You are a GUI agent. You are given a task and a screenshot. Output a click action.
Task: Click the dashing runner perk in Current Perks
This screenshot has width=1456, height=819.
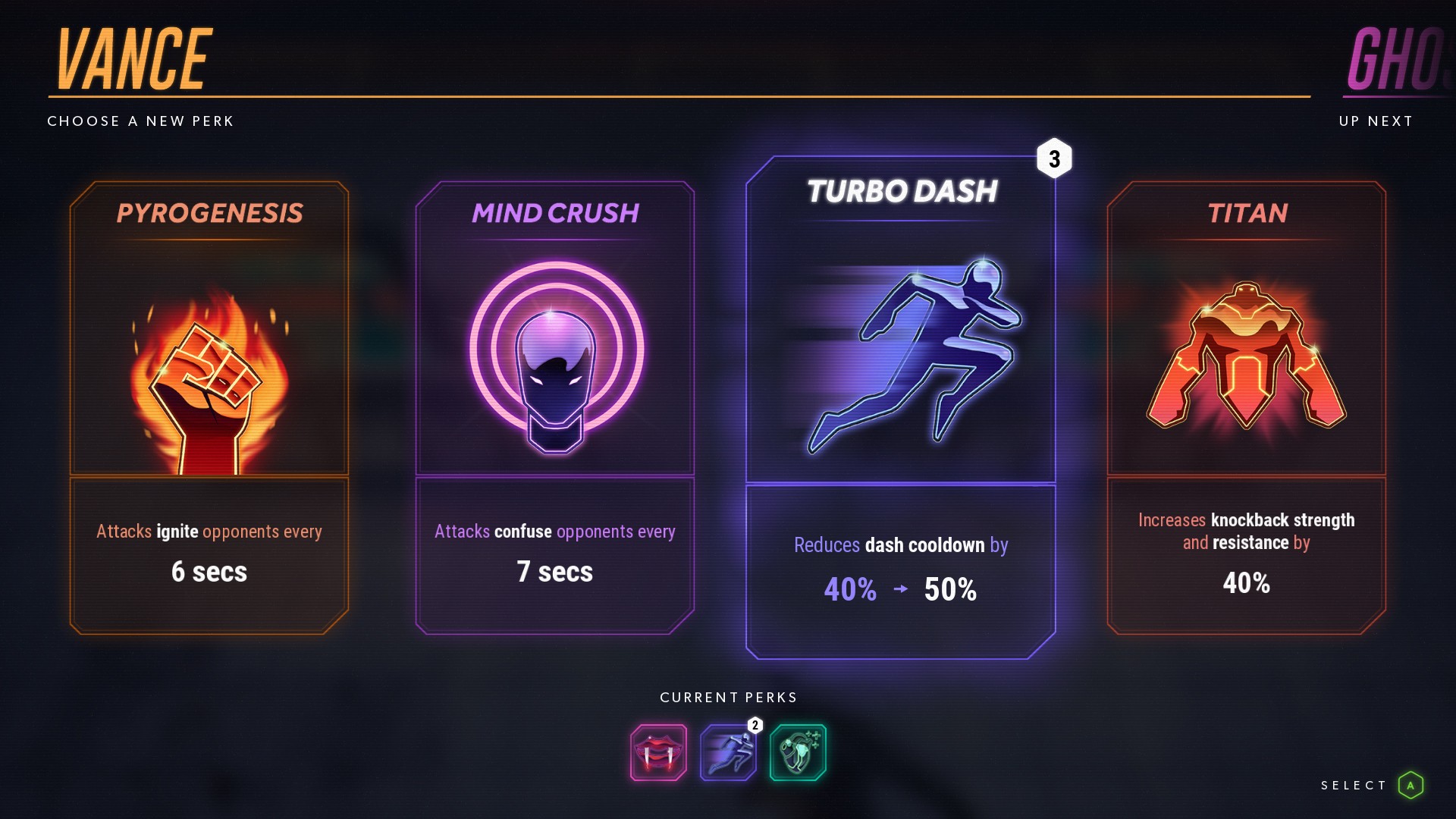[728, 753]
